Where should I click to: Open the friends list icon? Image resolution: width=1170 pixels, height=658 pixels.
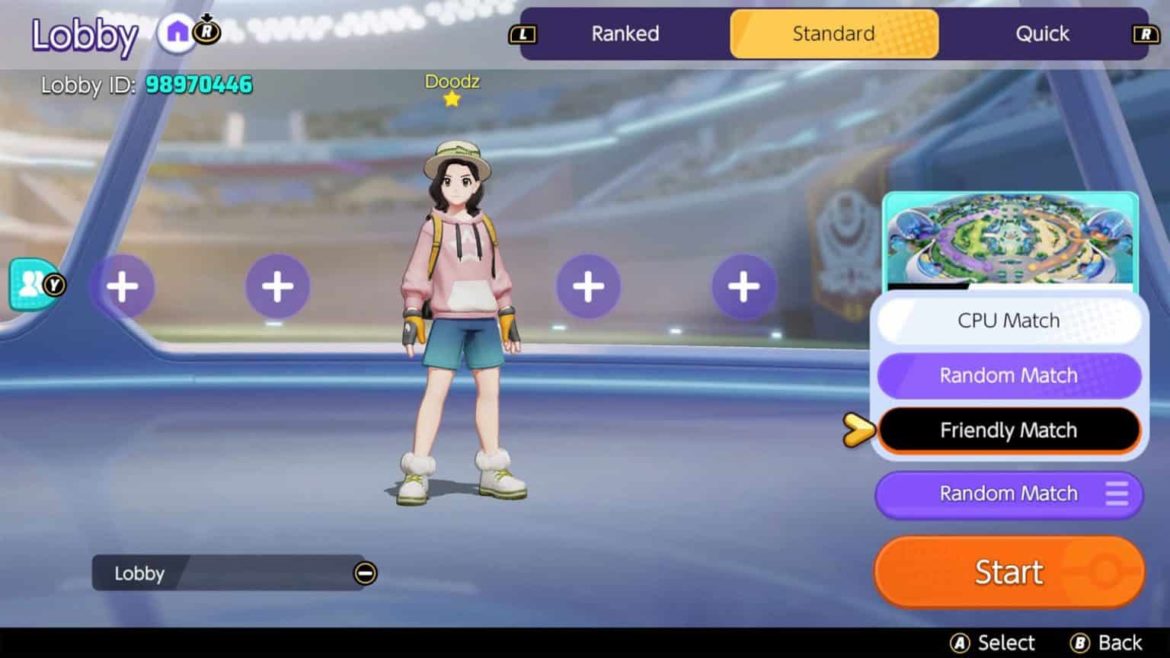[32, 285]
